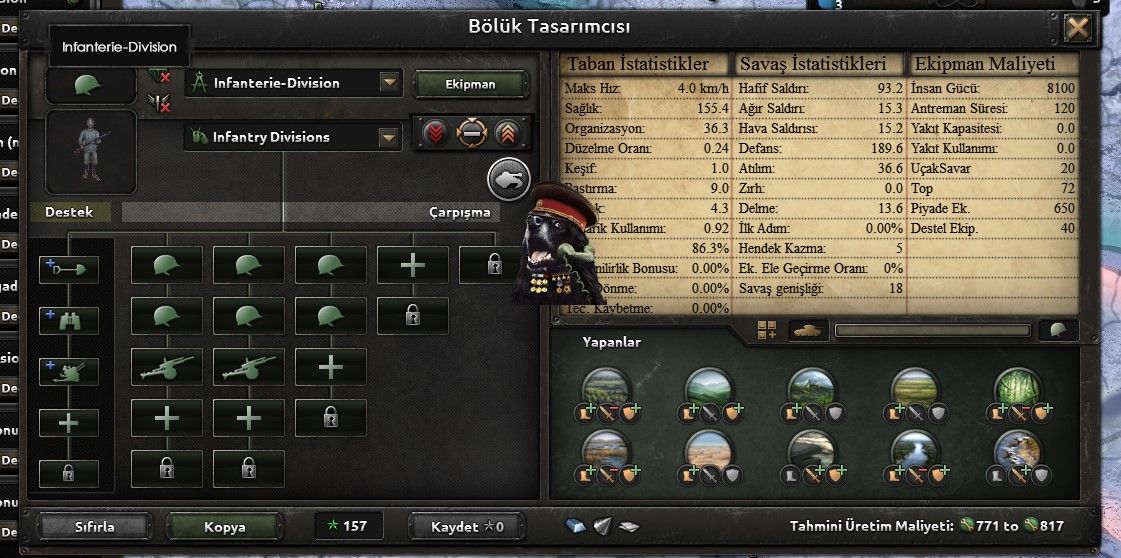
Task: Expand the Infanterie-Division name dropdown
Action: [389, 83]
